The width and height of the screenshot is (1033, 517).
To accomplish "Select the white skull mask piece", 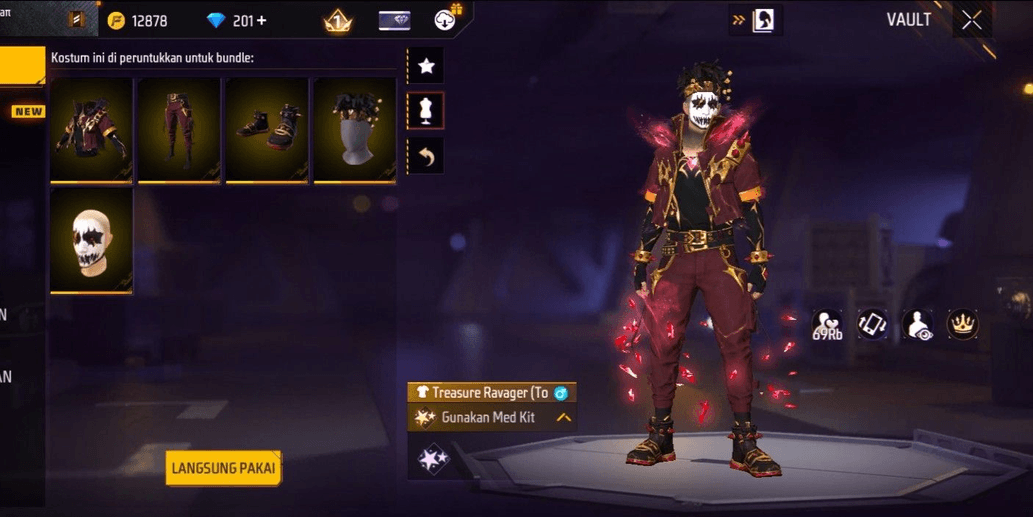I will 91,241.
